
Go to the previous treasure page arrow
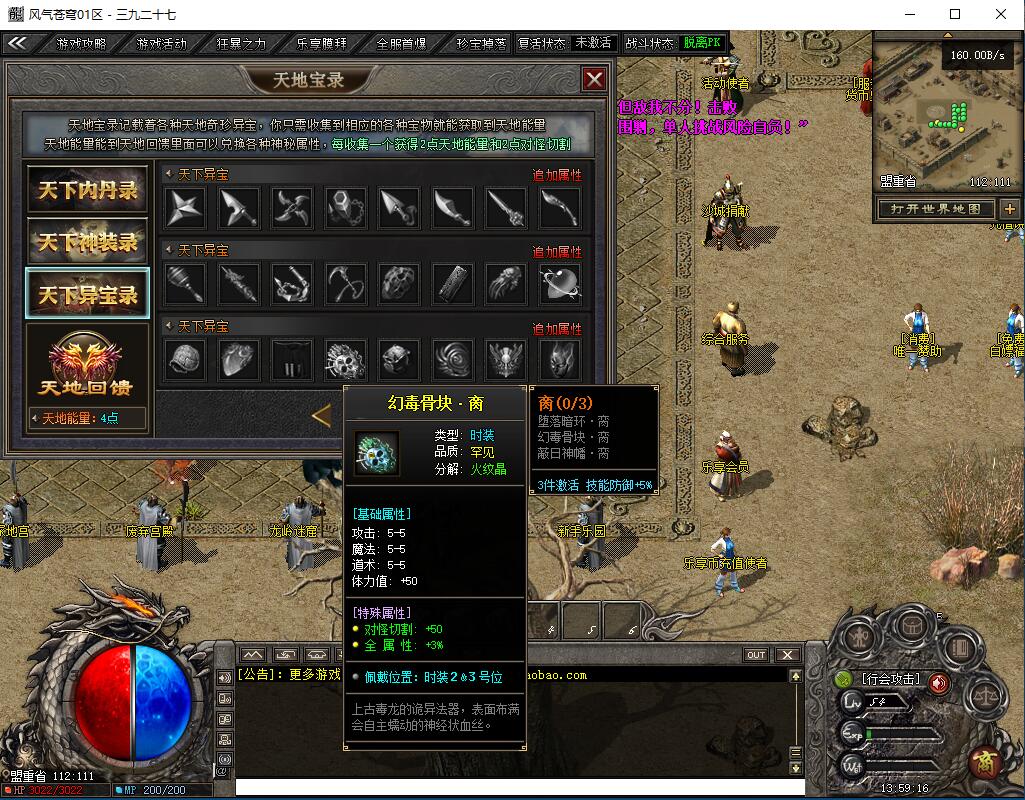click(x=322, y=414)
